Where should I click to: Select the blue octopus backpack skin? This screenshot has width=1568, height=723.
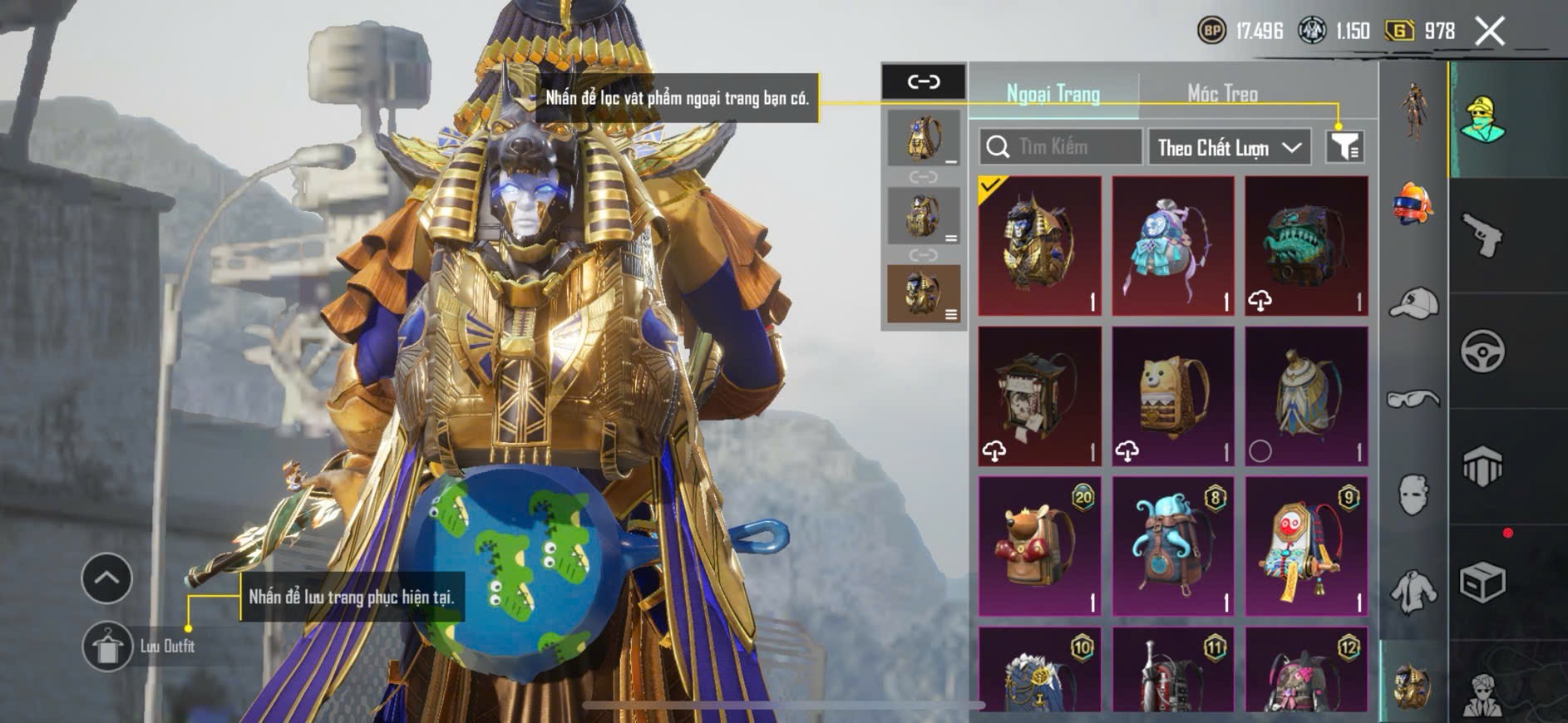pyautogui.click(x=1172, y=546)
